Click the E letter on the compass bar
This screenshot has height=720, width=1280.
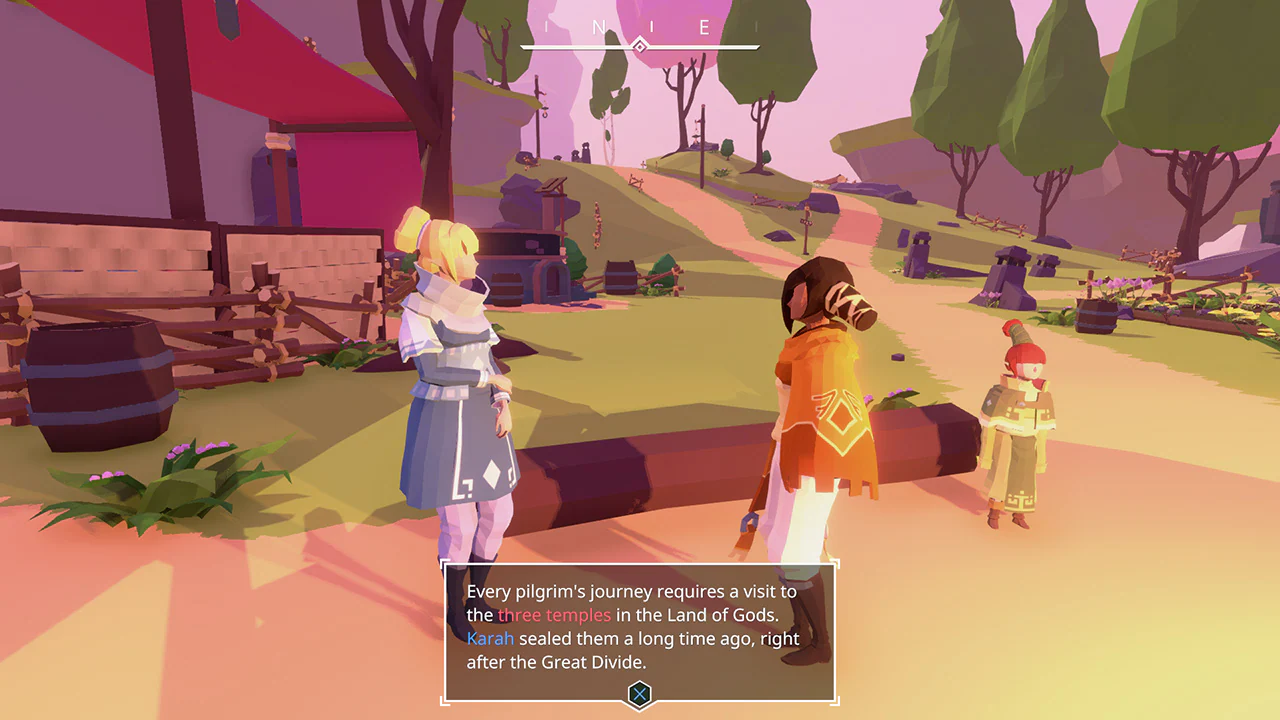pos(705,26)
